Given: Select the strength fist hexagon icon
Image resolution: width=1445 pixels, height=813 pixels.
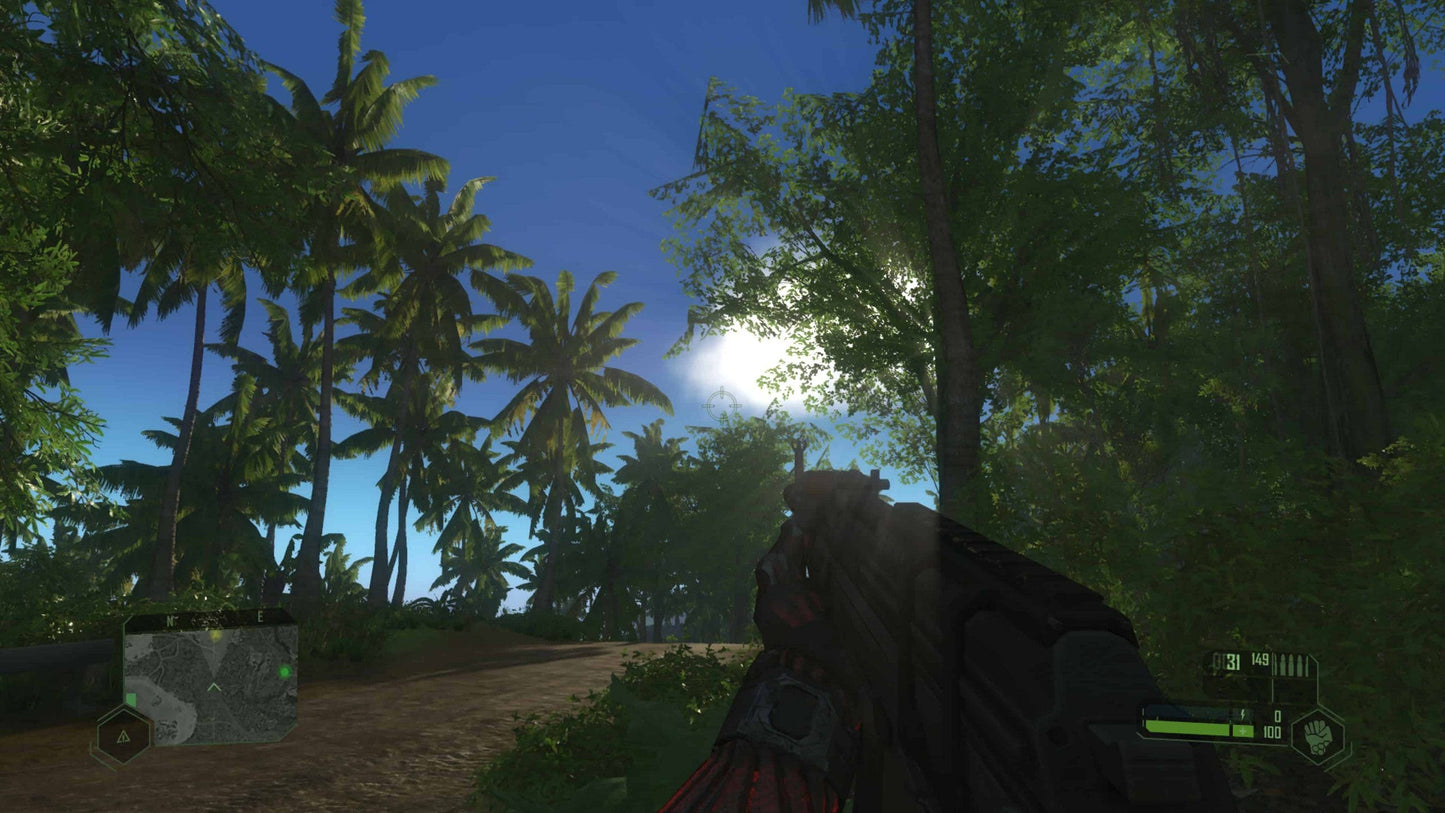Looking at the screenshot, I should (1317, 736).
